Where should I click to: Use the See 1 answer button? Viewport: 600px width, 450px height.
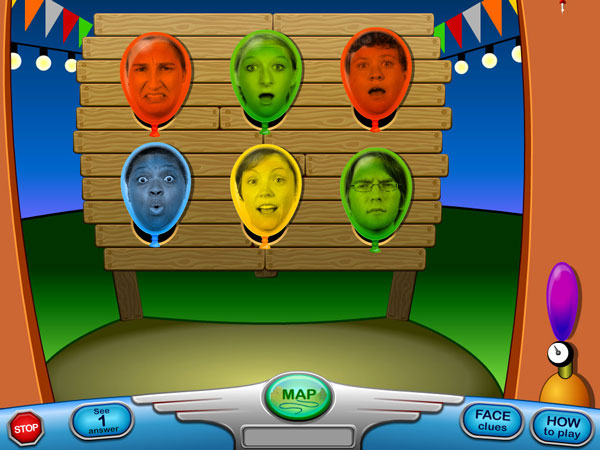pyautogui.click(x=102, y=421)
